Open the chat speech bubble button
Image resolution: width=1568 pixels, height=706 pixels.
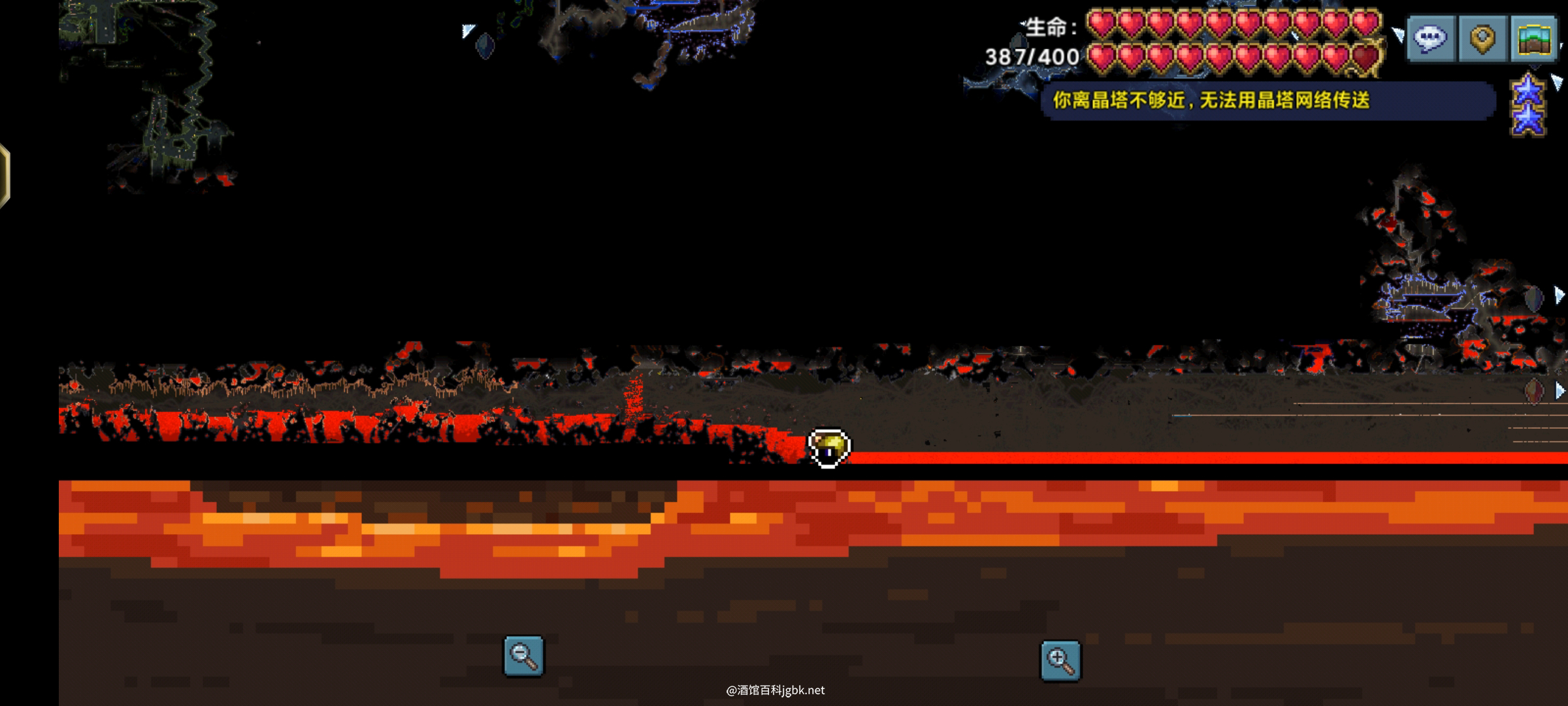[x=1431, y=39]
